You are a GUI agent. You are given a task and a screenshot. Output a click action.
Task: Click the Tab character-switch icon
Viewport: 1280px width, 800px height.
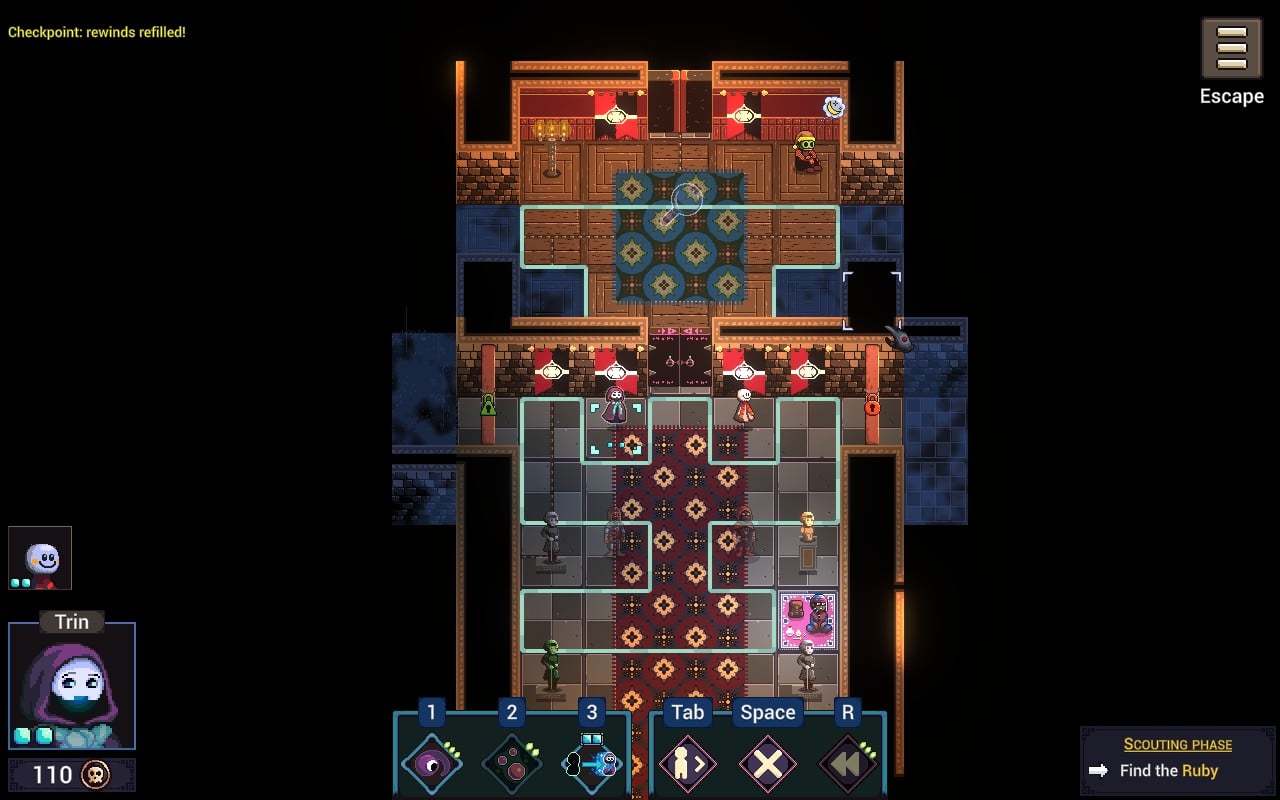click(687, 763)
